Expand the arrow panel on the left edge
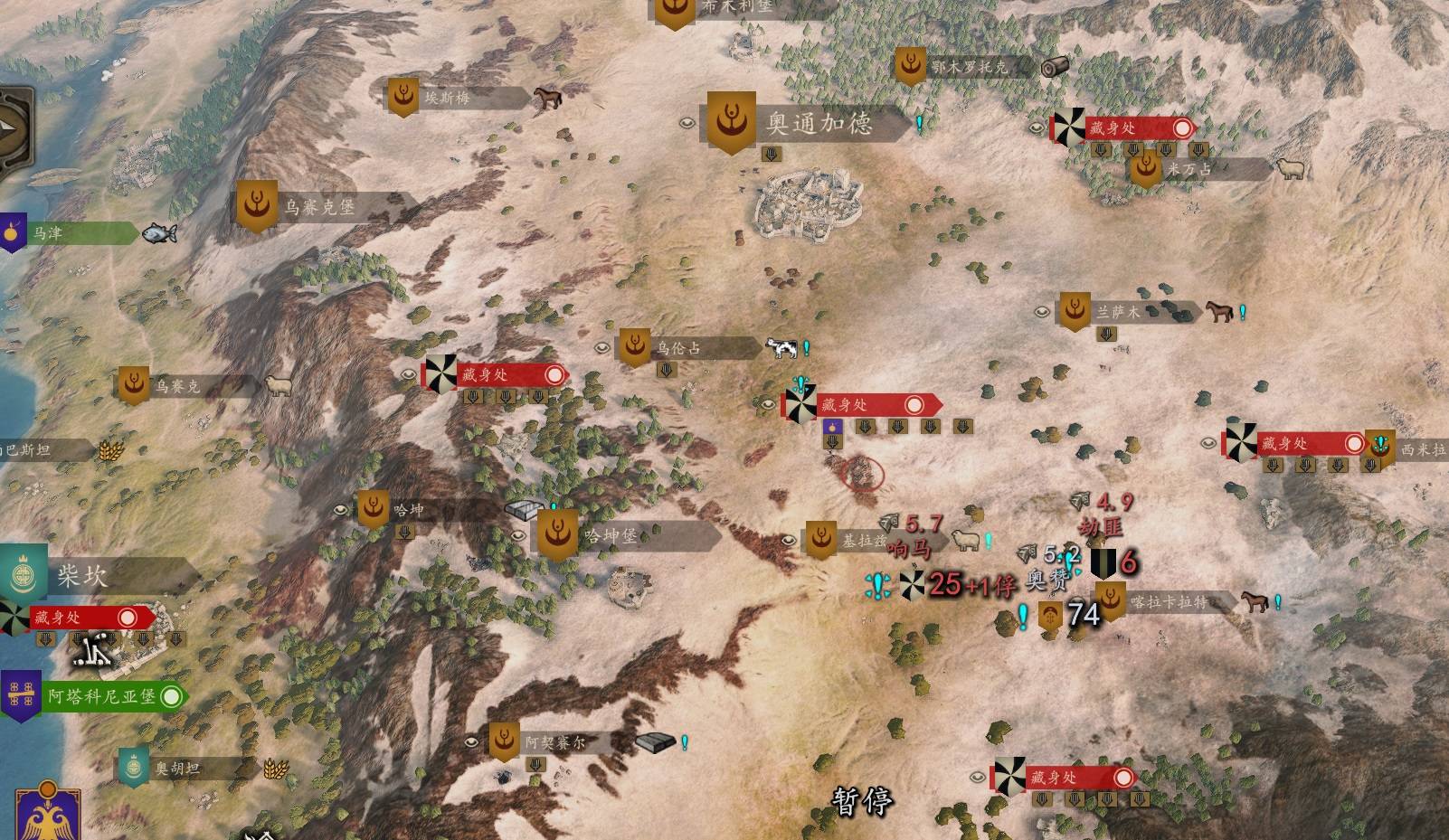 click(x=15, y=127)
